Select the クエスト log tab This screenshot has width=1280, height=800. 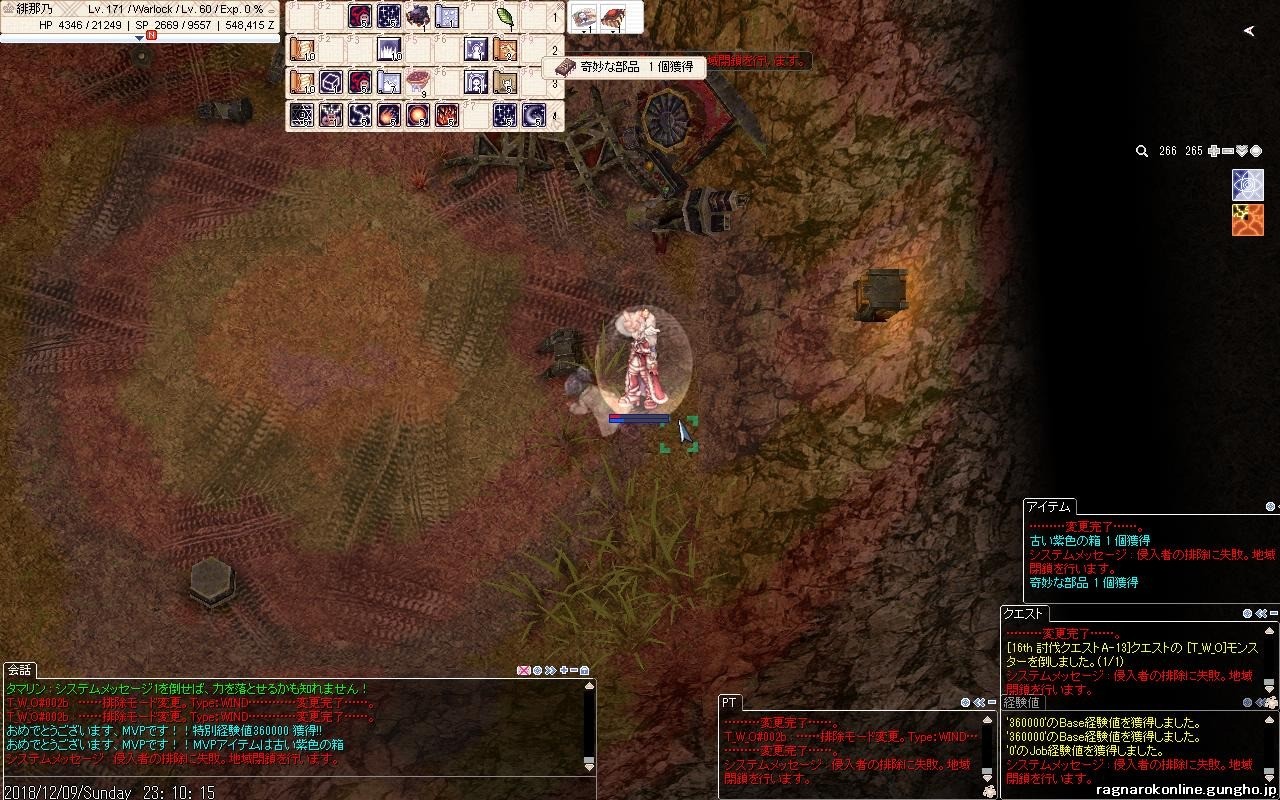tap(1024, 614)
